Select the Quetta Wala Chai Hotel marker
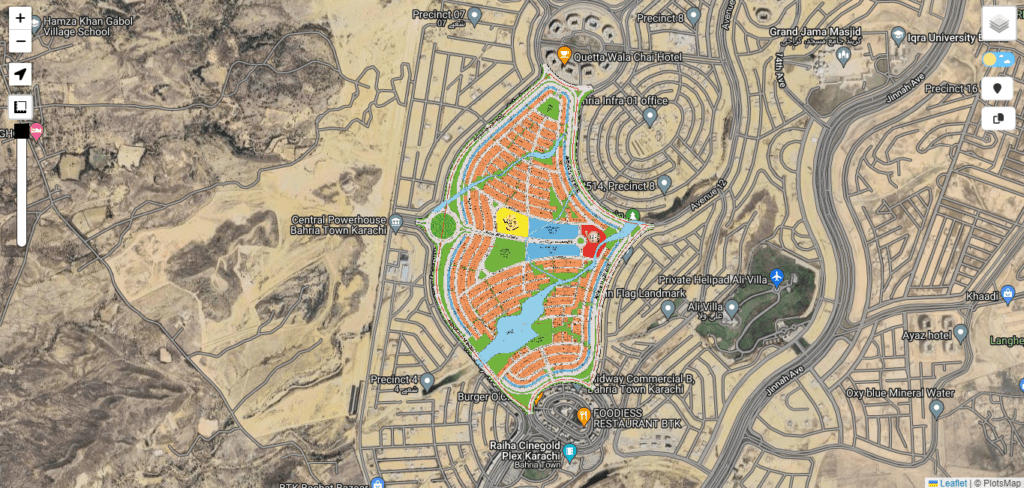 click(x=564, y=56)
